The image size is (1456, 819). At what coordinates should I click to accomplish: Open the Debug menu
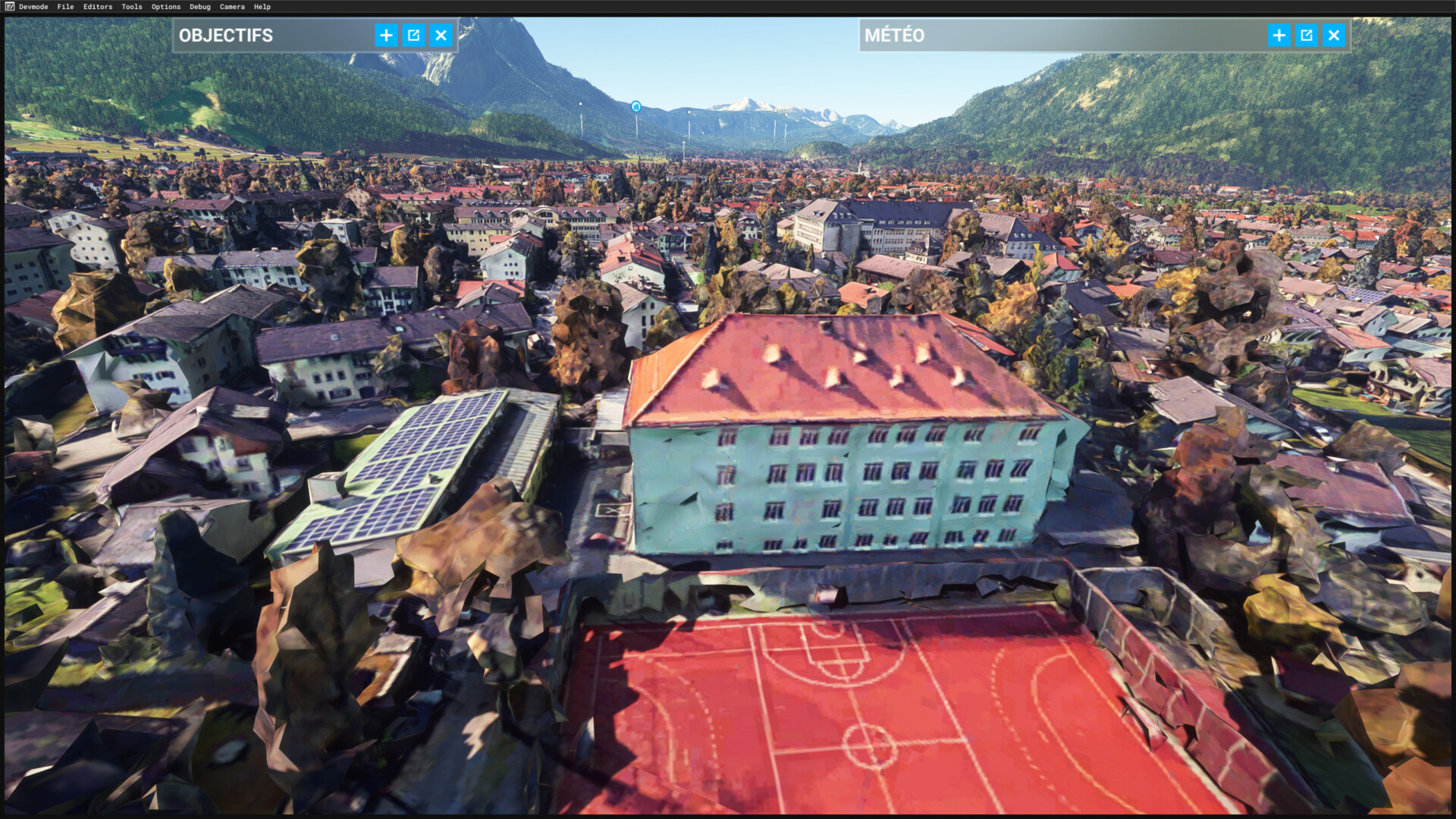[200, 7]
